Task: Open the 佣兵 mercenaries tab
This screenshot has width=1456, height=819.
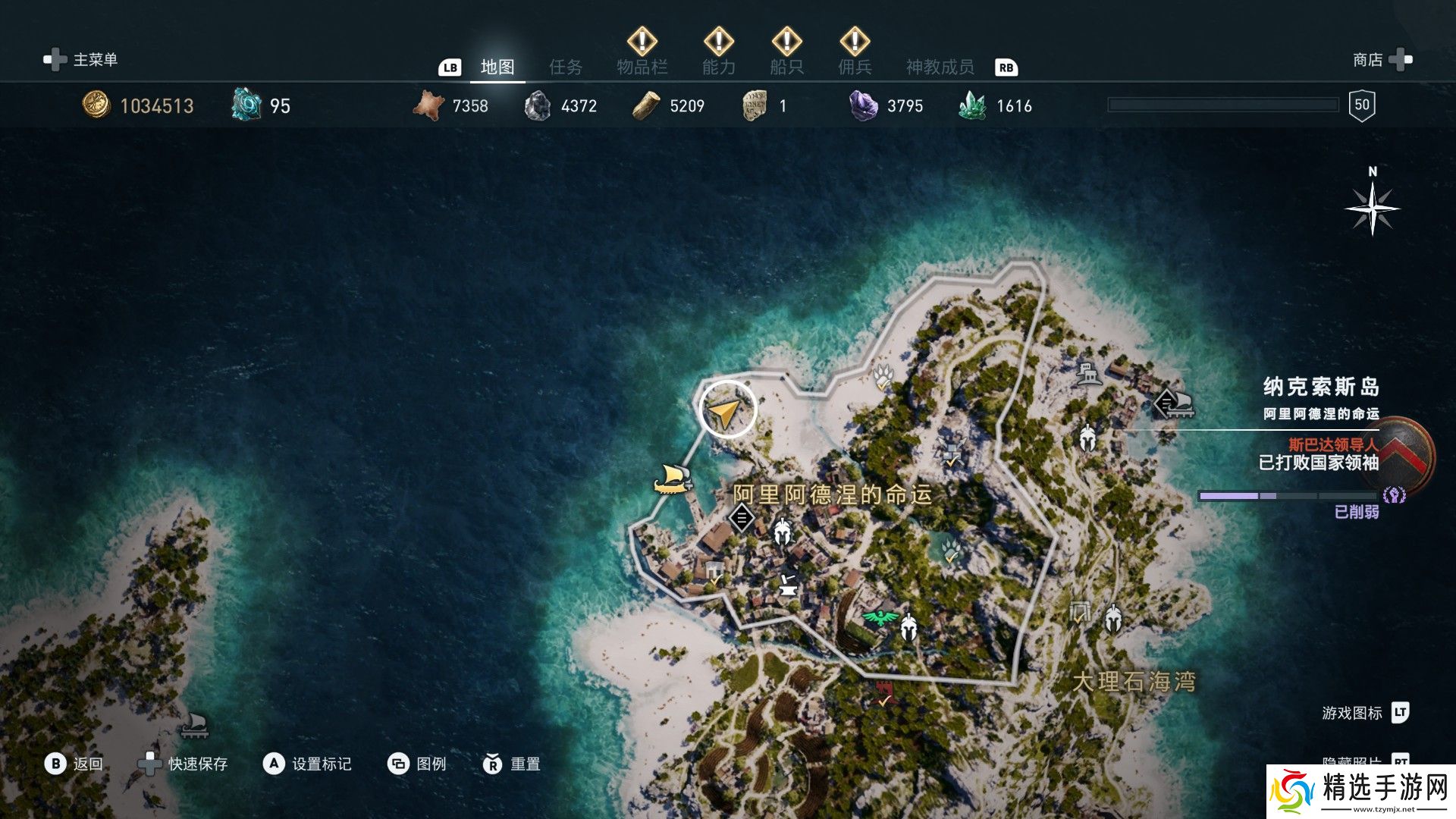Action: point(855,67)
